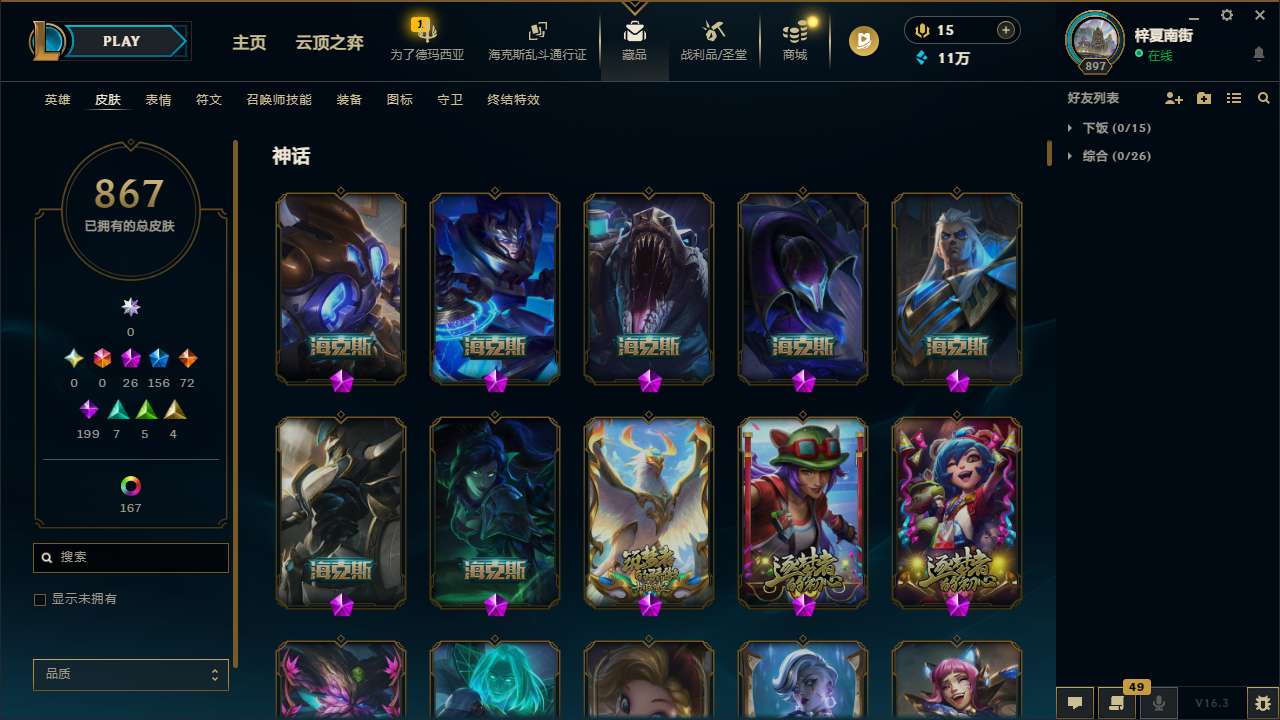
Task: Open client settings gear icon
Action: pyautogui.click(x=1226, y=16)
